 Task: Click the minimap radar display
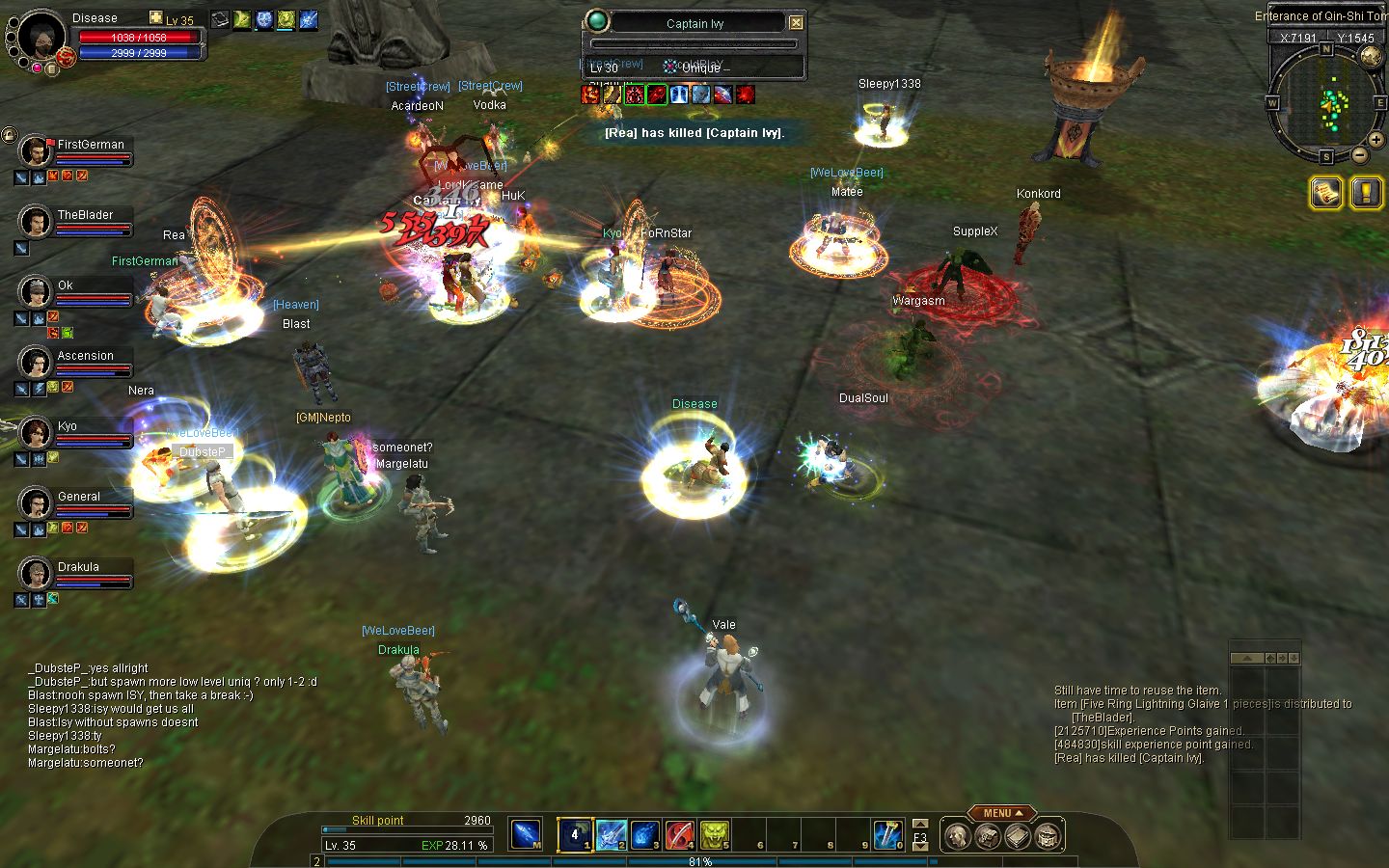(x=1326, y=99)
